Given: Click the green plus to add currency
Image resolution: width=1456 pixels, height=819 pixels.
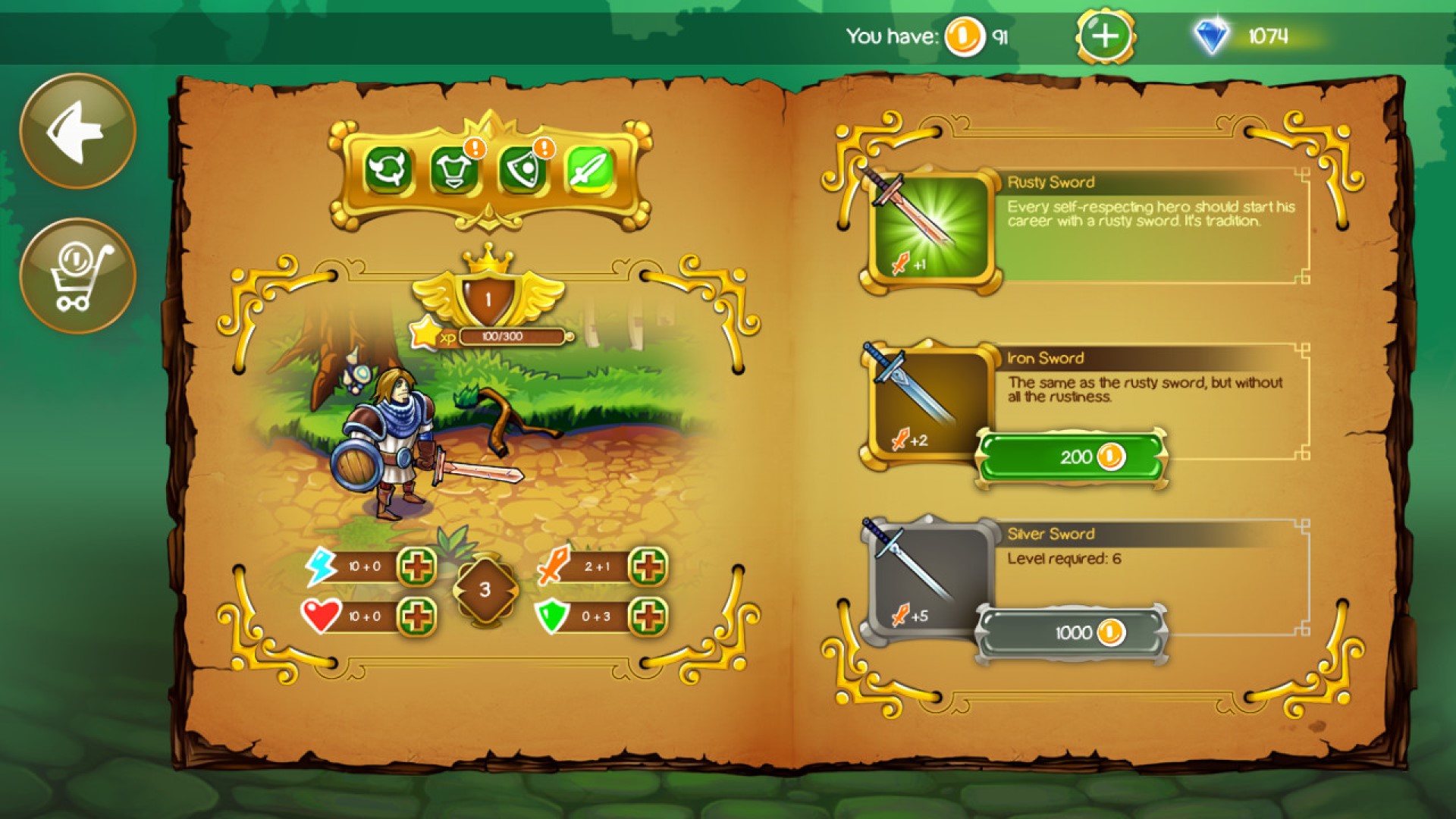Looking at the screenshot, I should pyautogui.click(x=1106, y=33).
